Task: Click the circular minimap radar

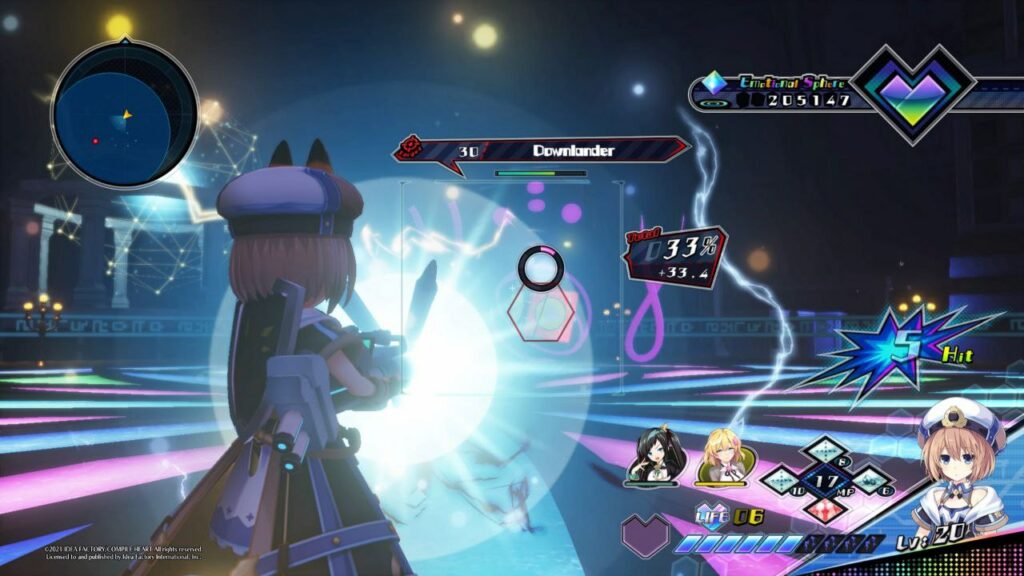Action: (x=125, y=112)
